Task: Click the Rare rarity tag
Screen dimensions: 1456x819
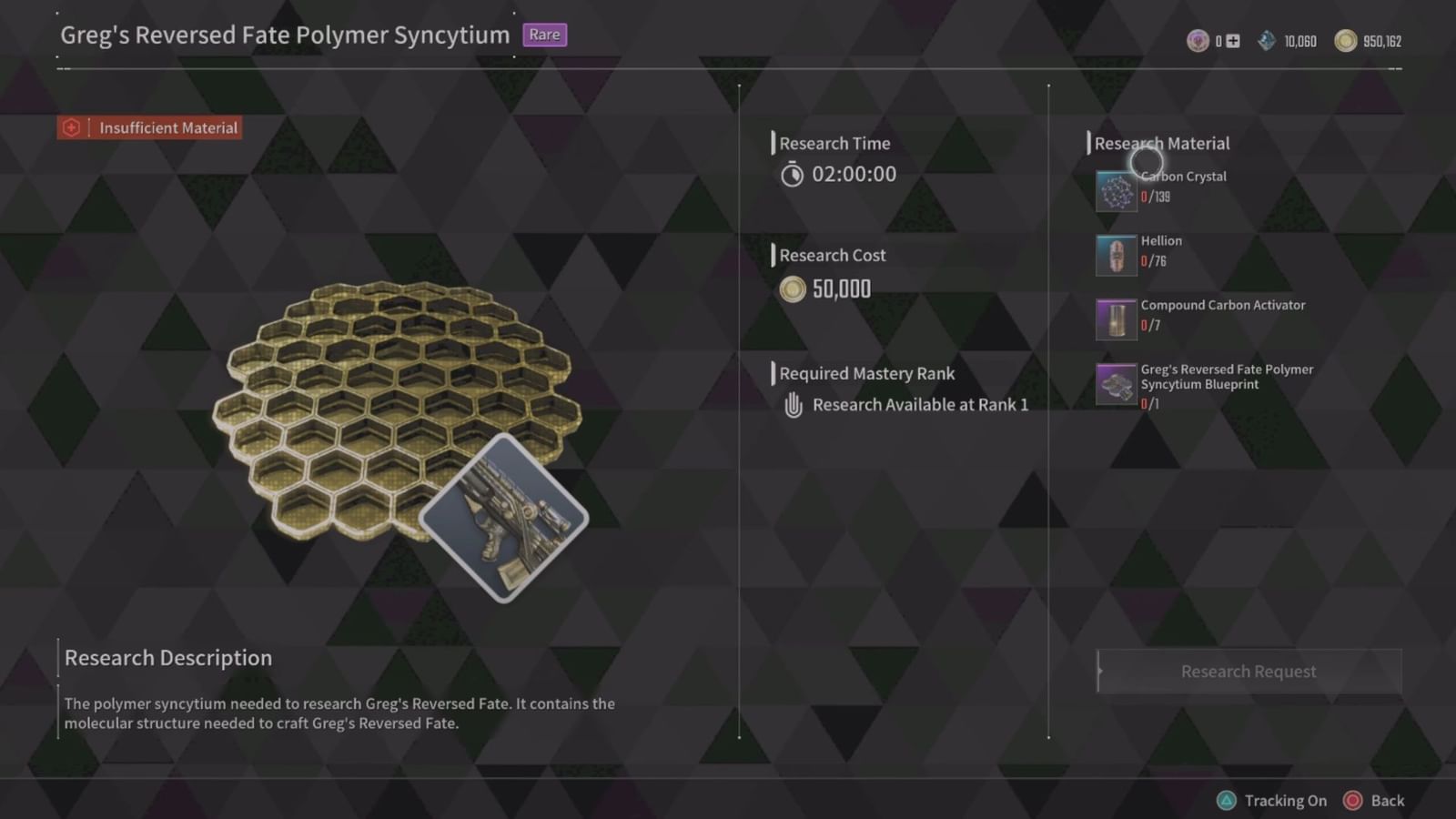Action: 545,35
